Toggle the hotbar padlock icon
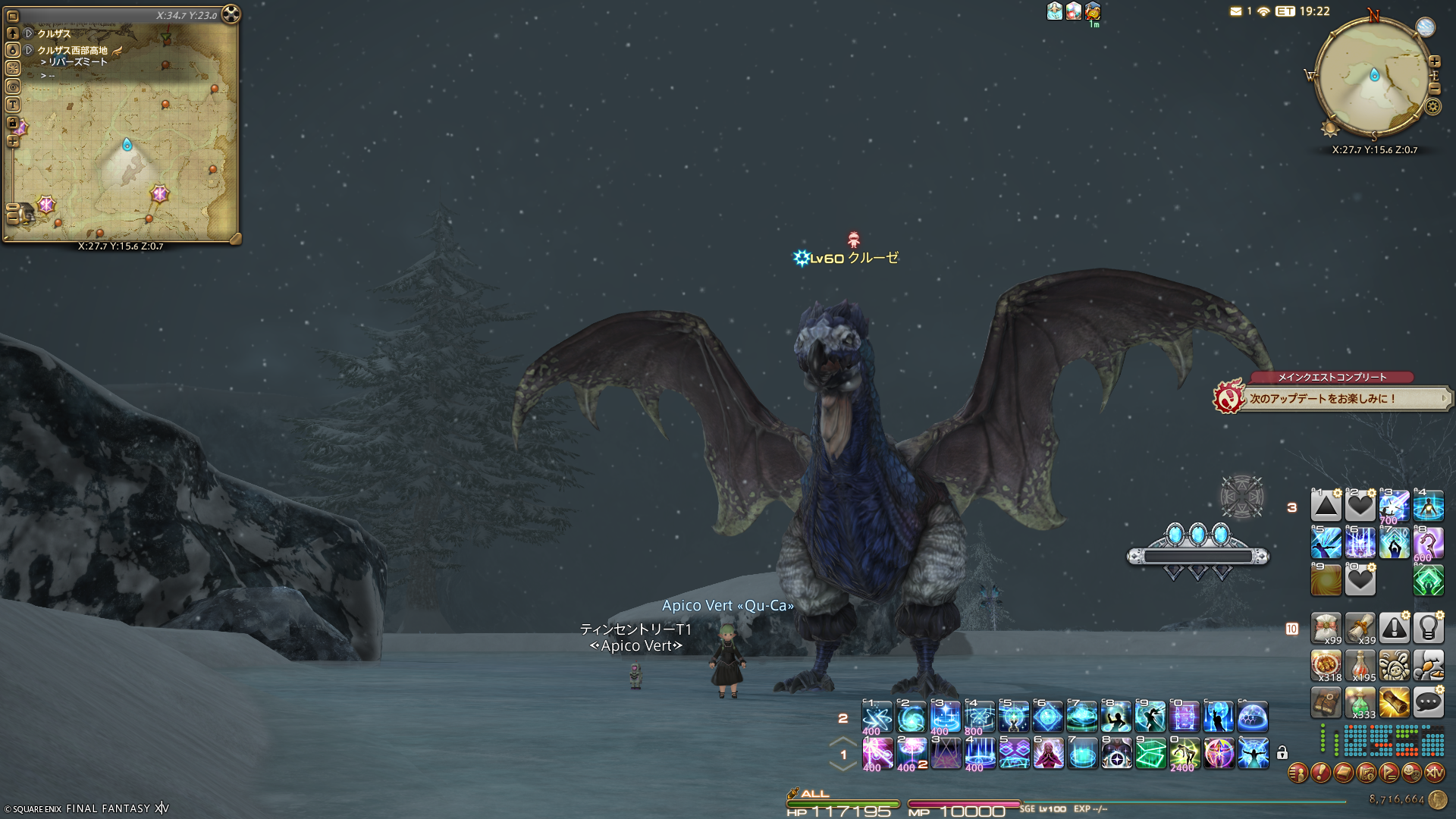This screenshot has width=1456, height=819. [x=1282, y=753]
